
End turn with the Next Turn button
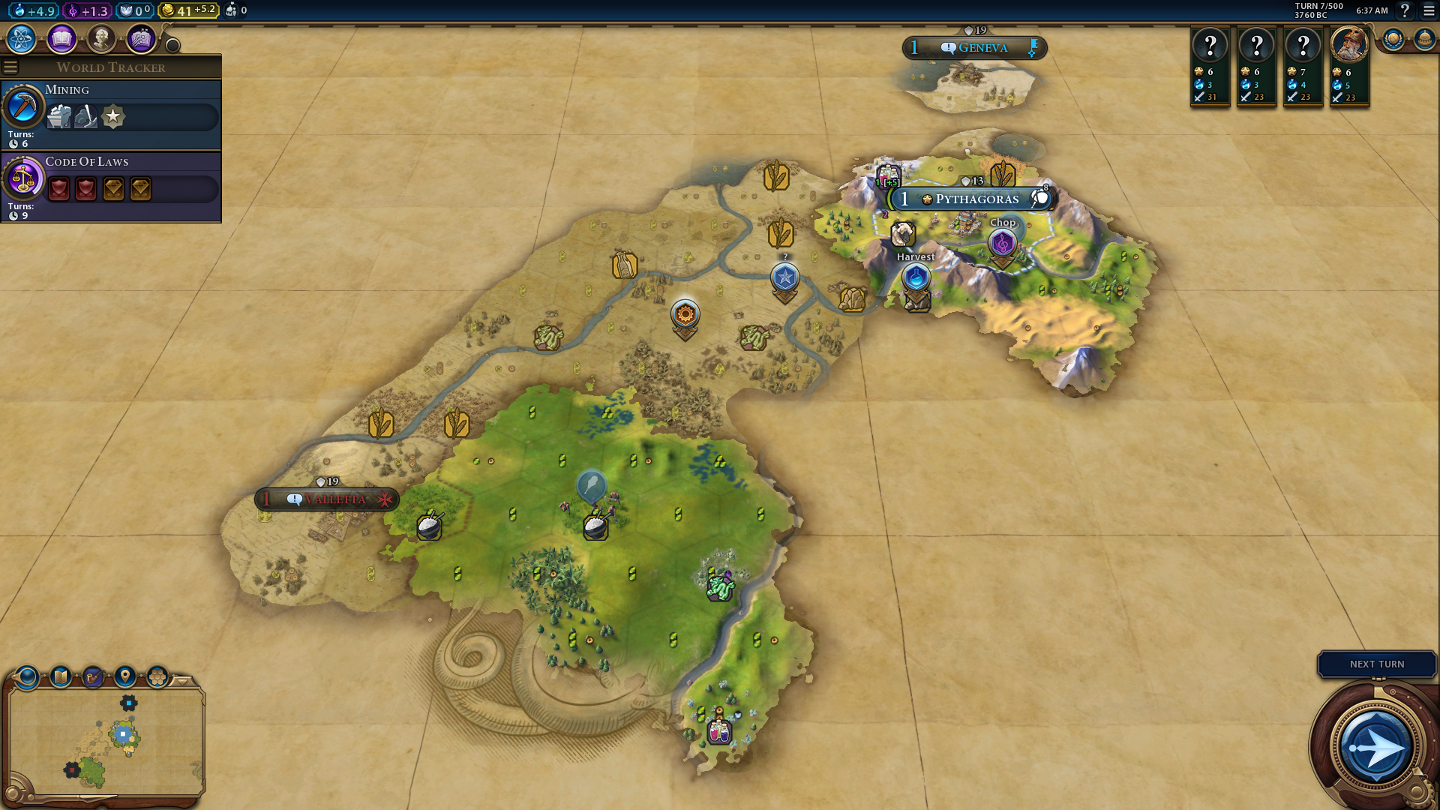point(1377,746)
